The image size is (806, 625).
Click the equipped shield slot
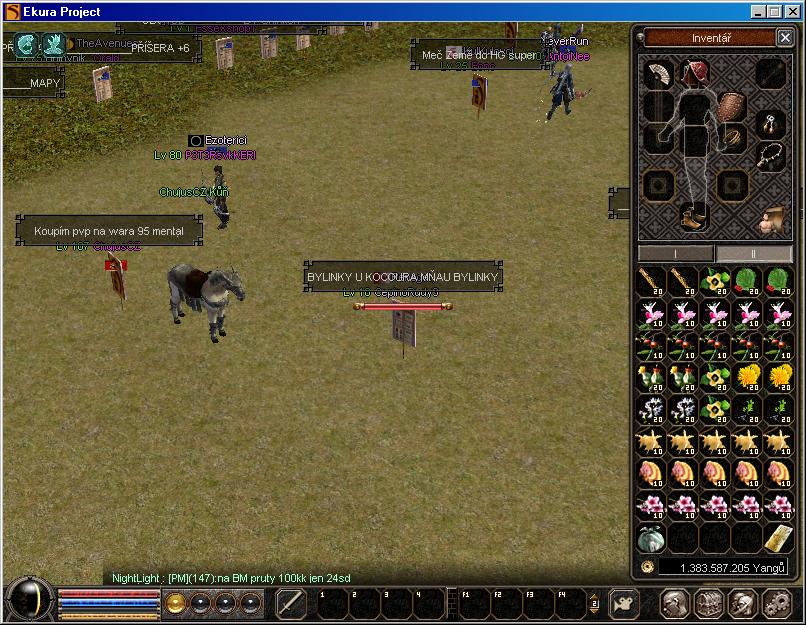coord(733,105)
